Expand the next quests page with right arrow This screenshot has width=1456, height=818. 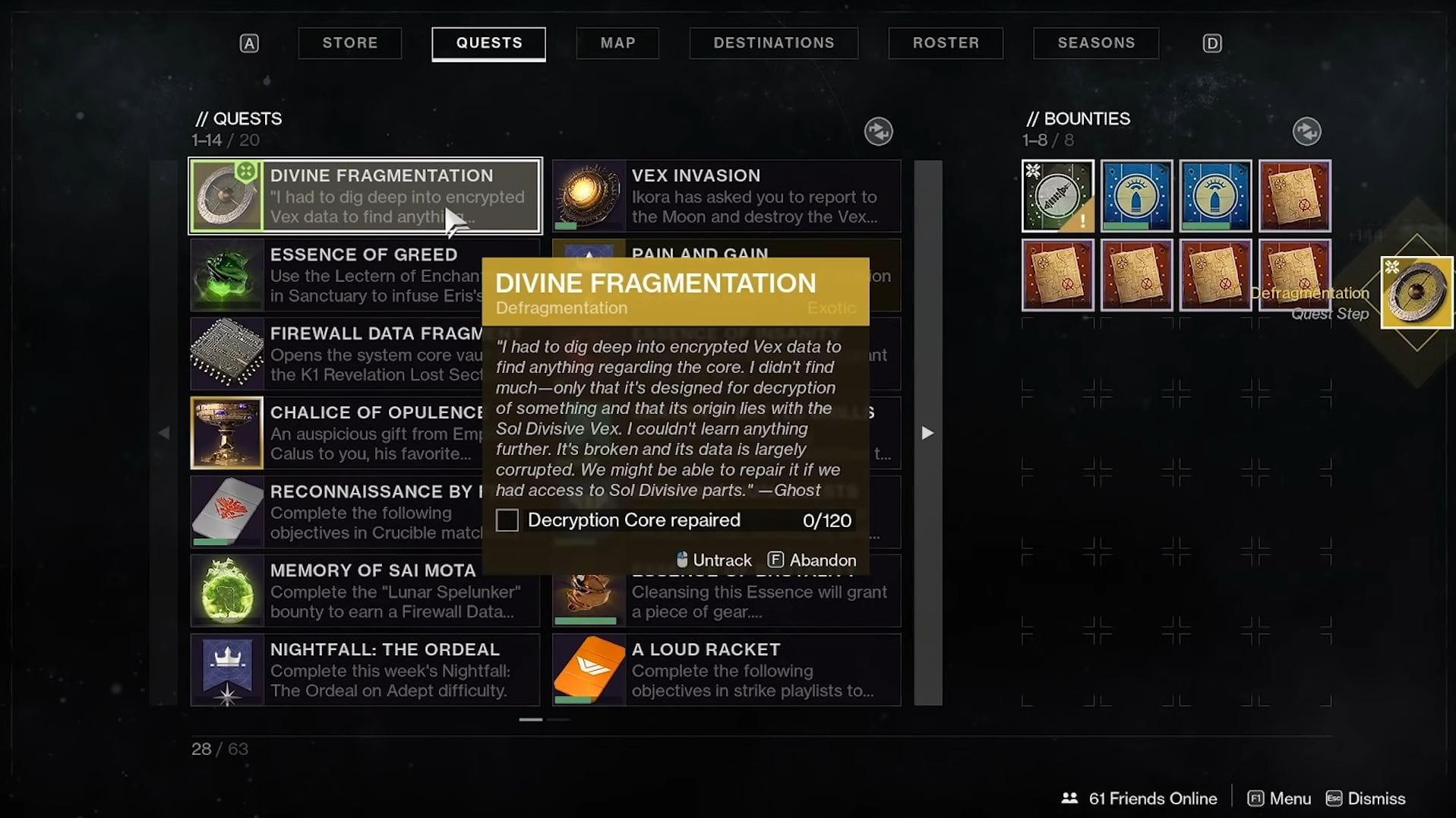(x=927, y=433)
